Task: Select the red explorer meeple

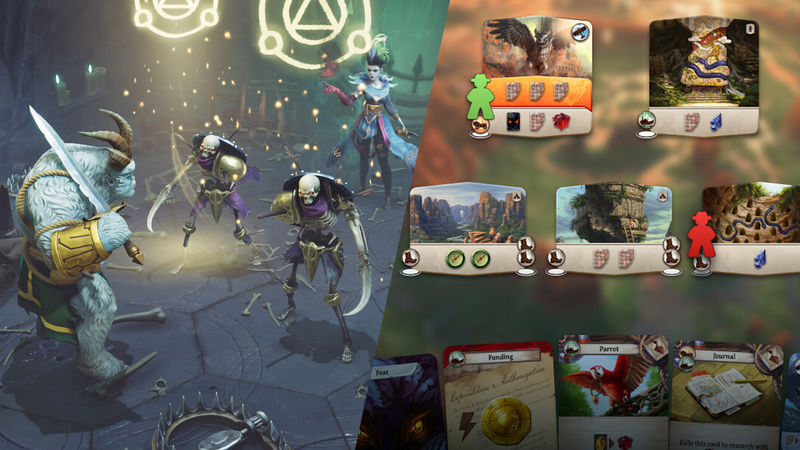Action: click(x=702, y=233)
